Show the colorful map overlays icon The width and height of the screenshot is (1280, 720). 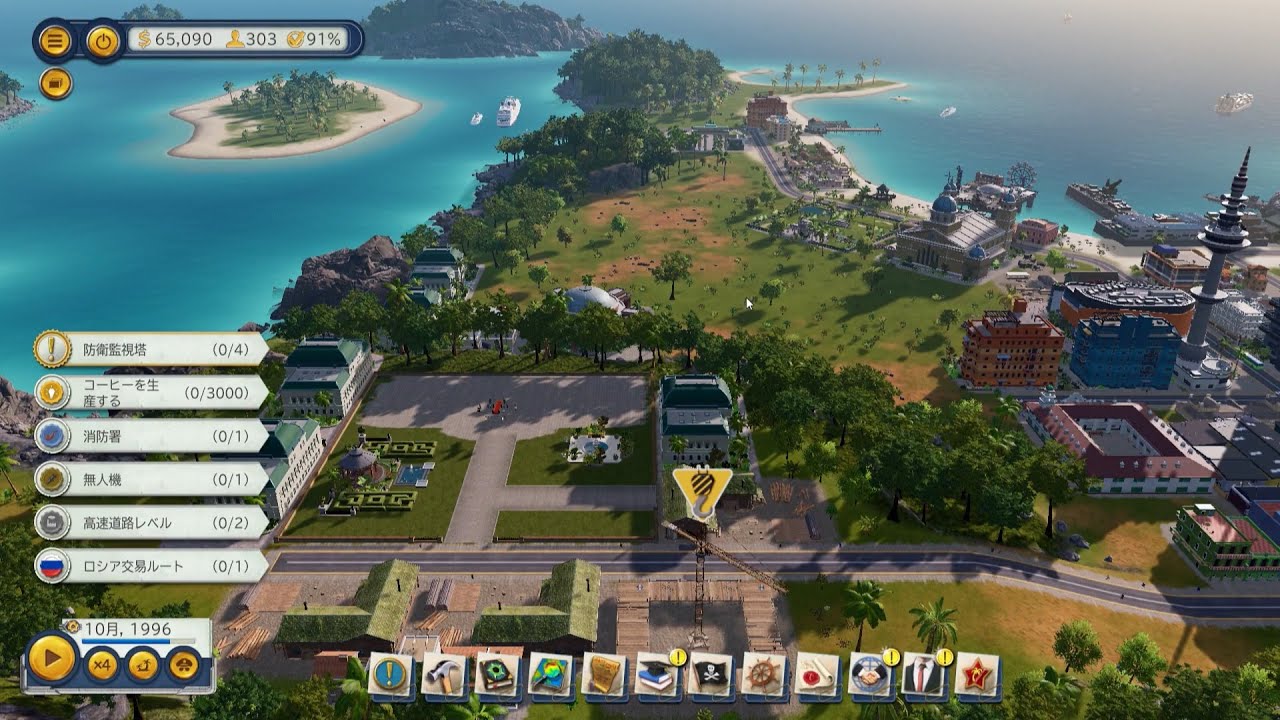[x=550, y=675]
